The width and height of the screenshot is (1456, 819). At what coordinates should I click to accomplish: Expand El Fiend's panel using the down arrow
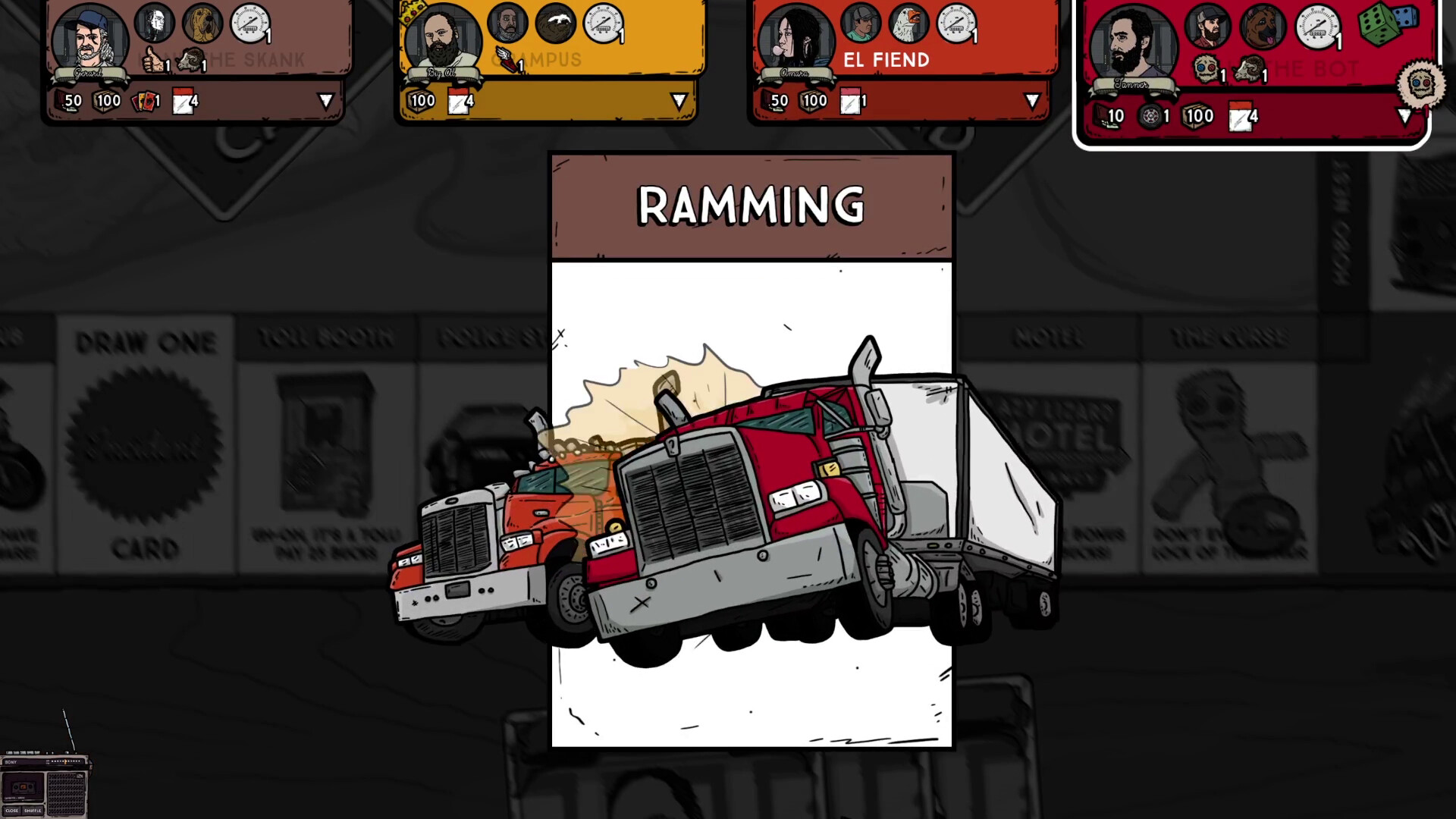tap(1031, 99)
